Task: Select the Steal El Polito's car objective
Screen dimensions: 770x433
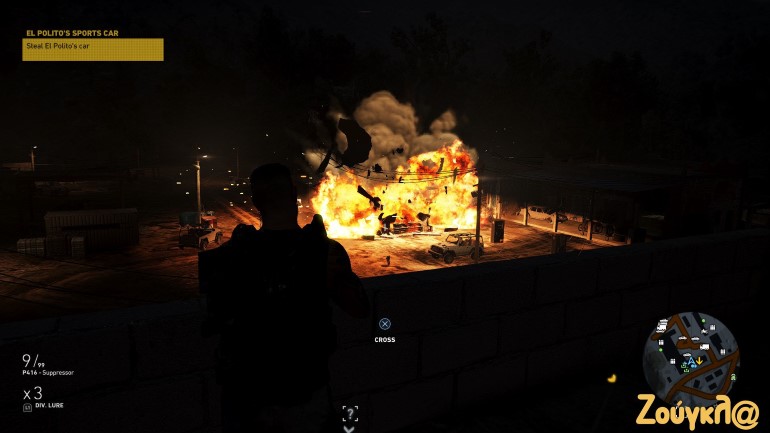Action: pyautogui.click(x=92, y=49)
